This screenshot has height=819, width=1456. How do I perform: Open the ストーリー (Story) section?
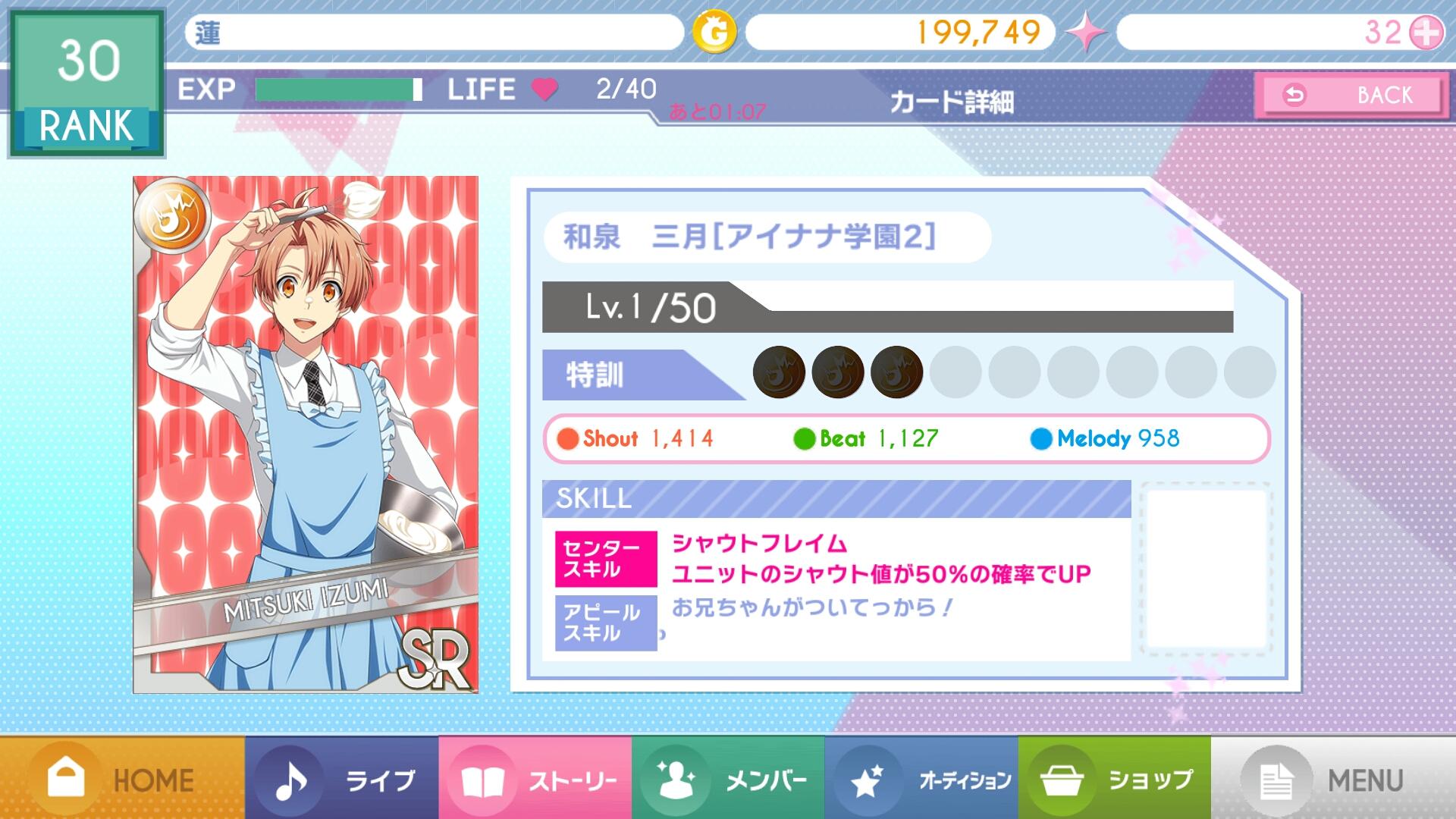point(535,779)
